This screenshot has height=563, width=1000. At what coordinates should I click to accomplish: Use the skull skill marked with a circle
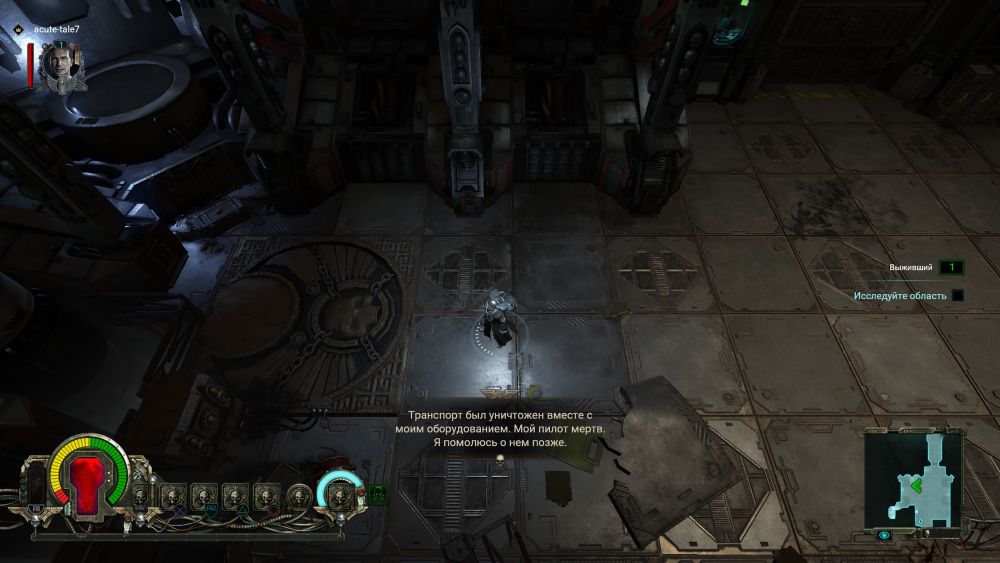click(x=266, y=495)
